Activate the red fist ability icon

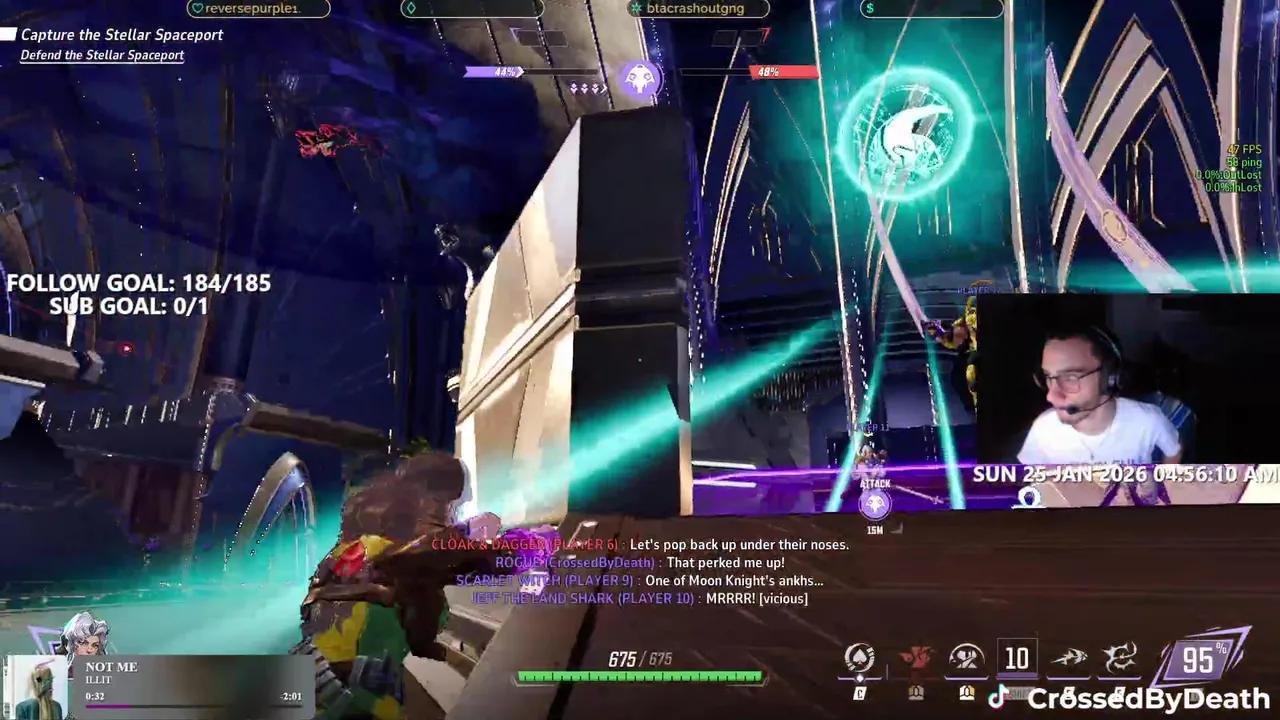click(x=915, y=658)
